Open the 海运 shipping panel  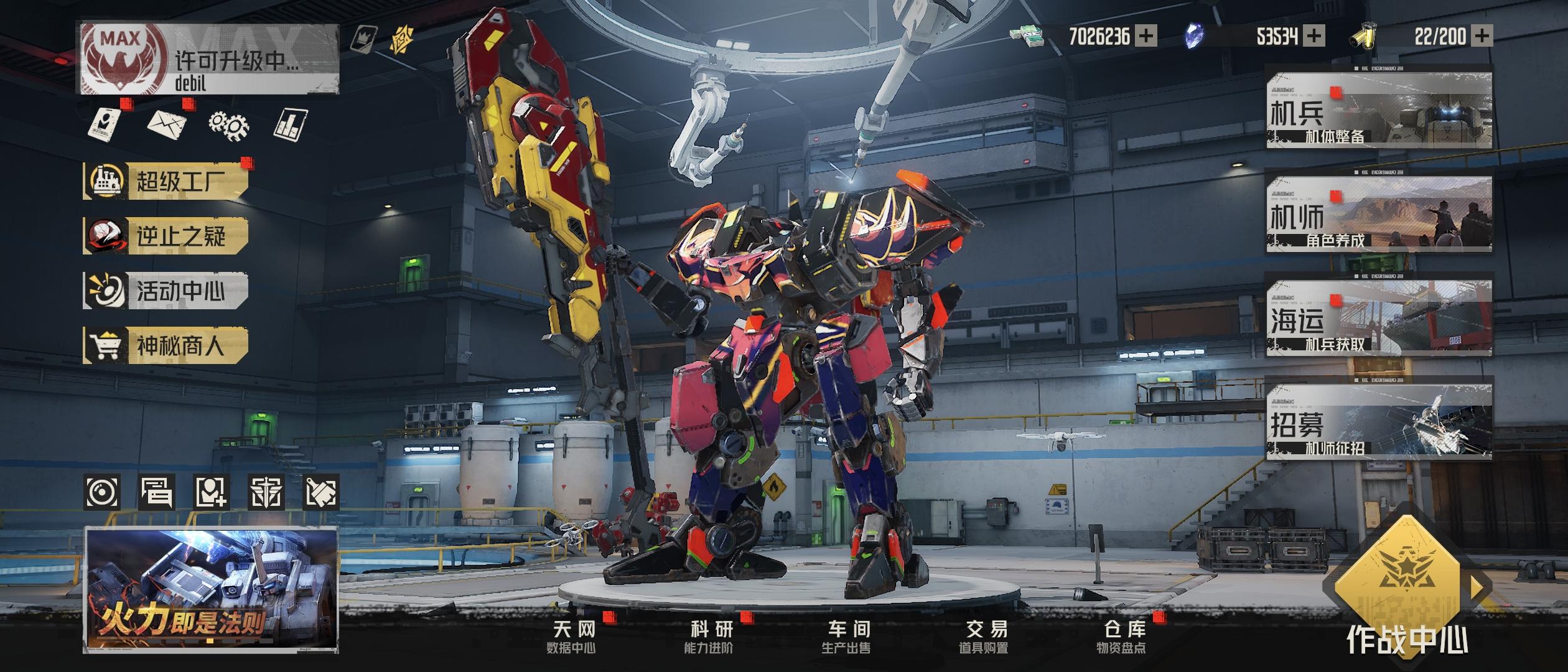pos(1379,319)
